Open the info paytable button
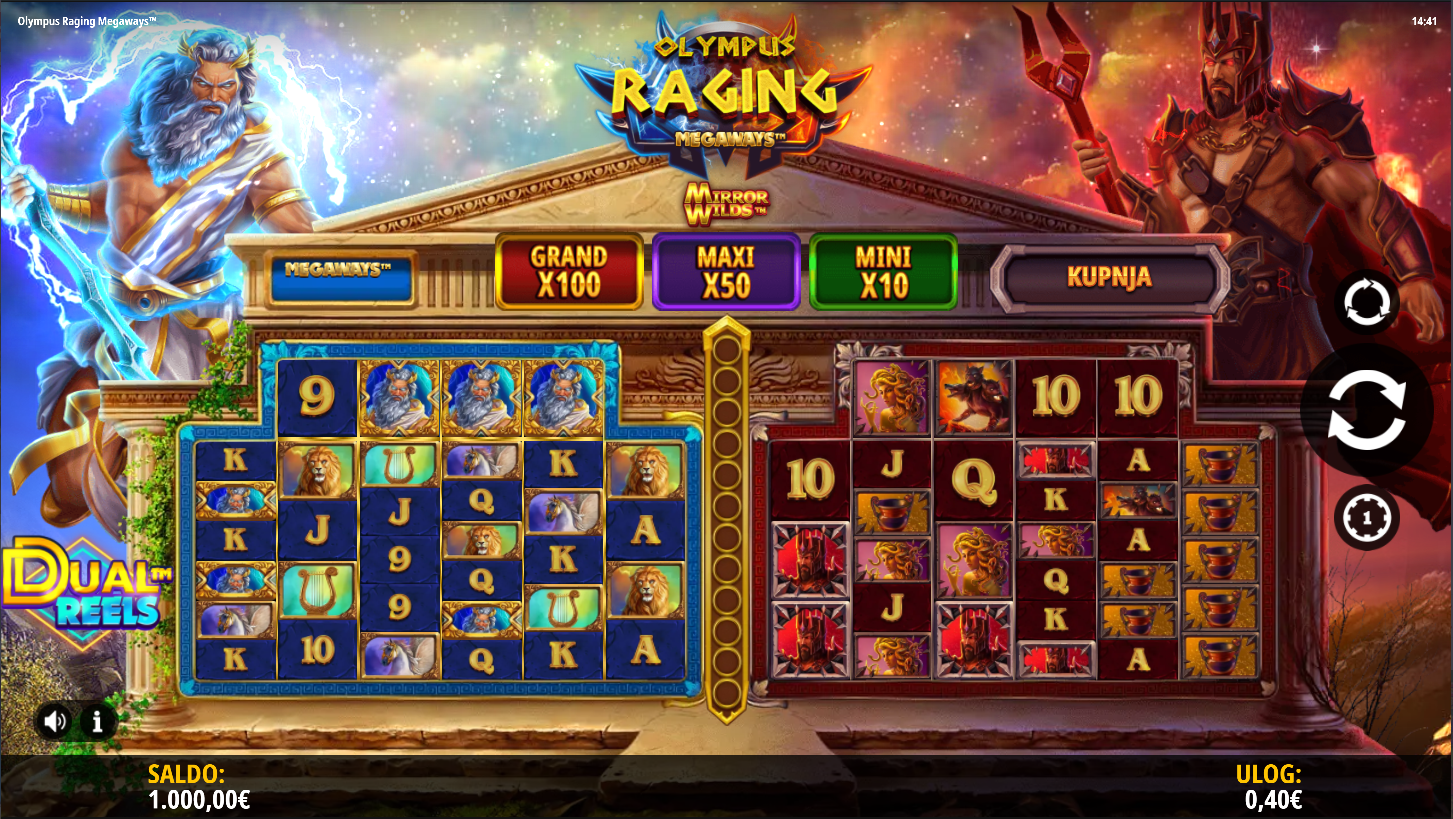 (x=97, y=721)
